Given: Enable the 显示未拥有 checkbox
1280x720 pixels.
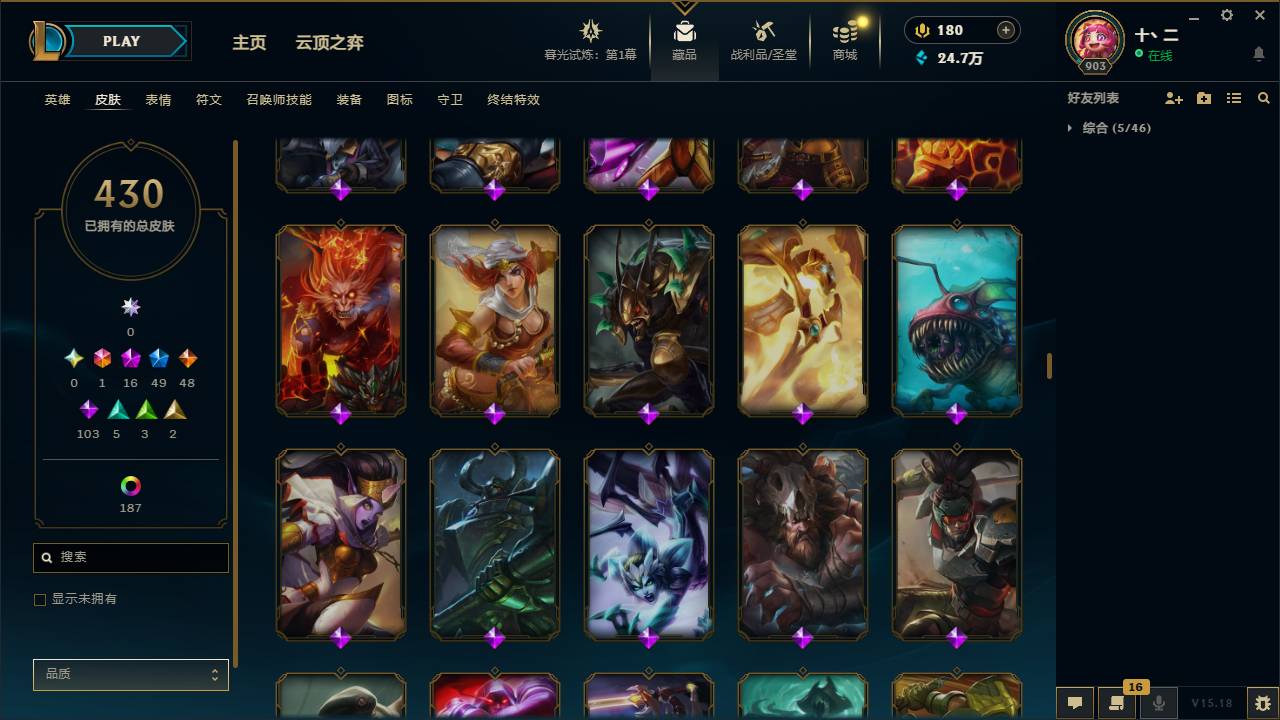Looking at the screenshot, I should tap(40, 599).
